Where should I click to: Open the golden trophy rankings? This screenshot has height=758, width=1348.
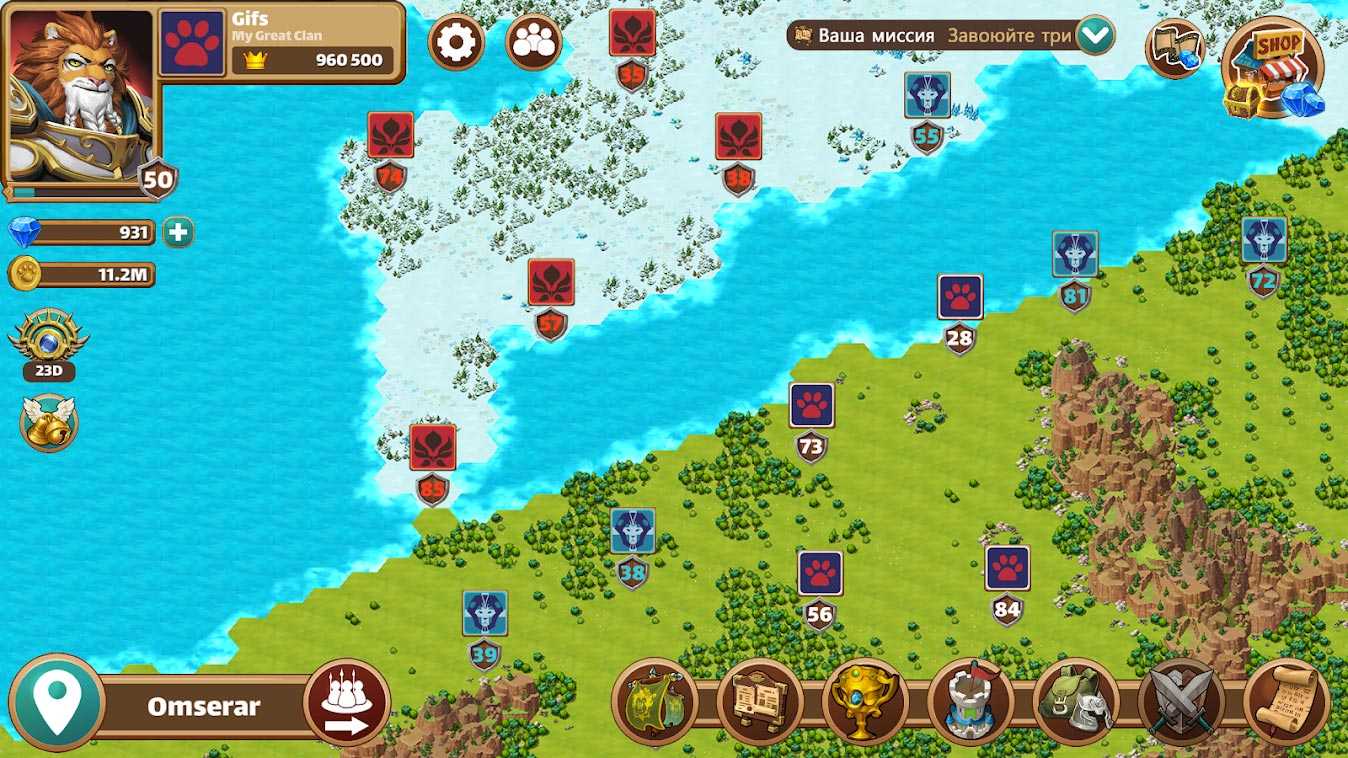pyautogui.click(x=865, y=702)
